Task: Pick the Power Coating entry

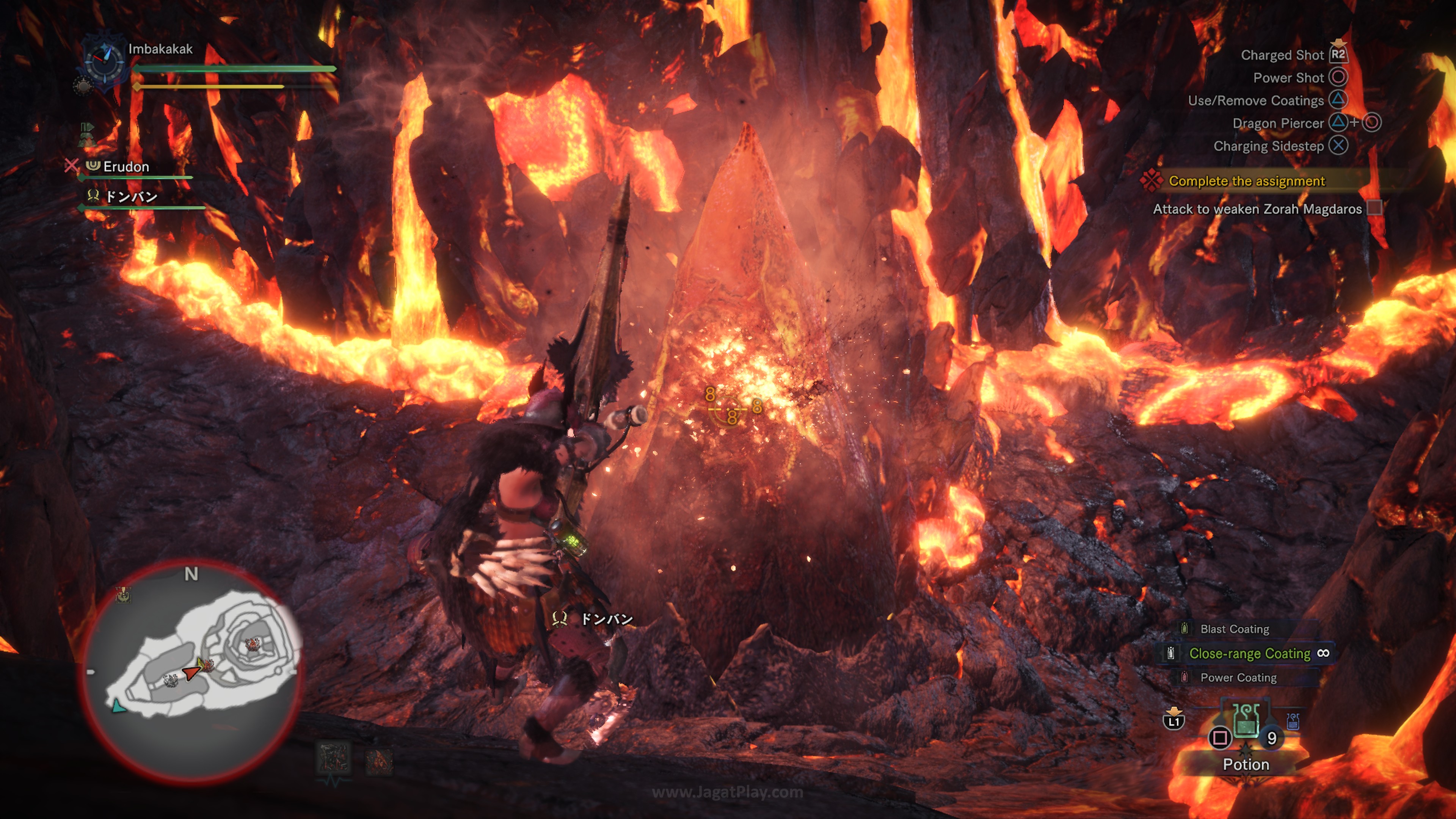Action: [1238, 677]
